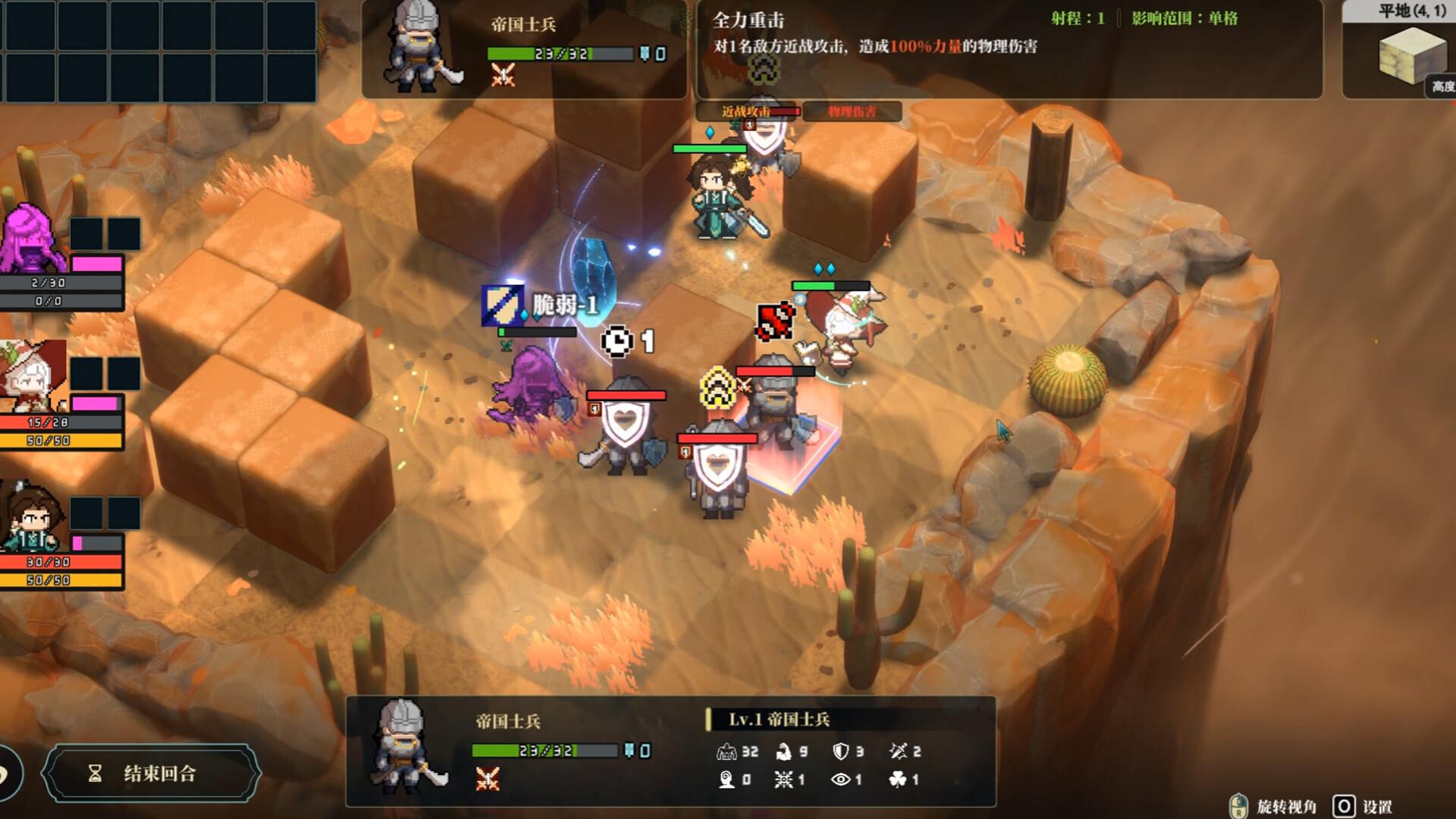Viewport: 1456px width, 819px height.
Task: Select the white-haired witch portrait
Action: [32, 377]
